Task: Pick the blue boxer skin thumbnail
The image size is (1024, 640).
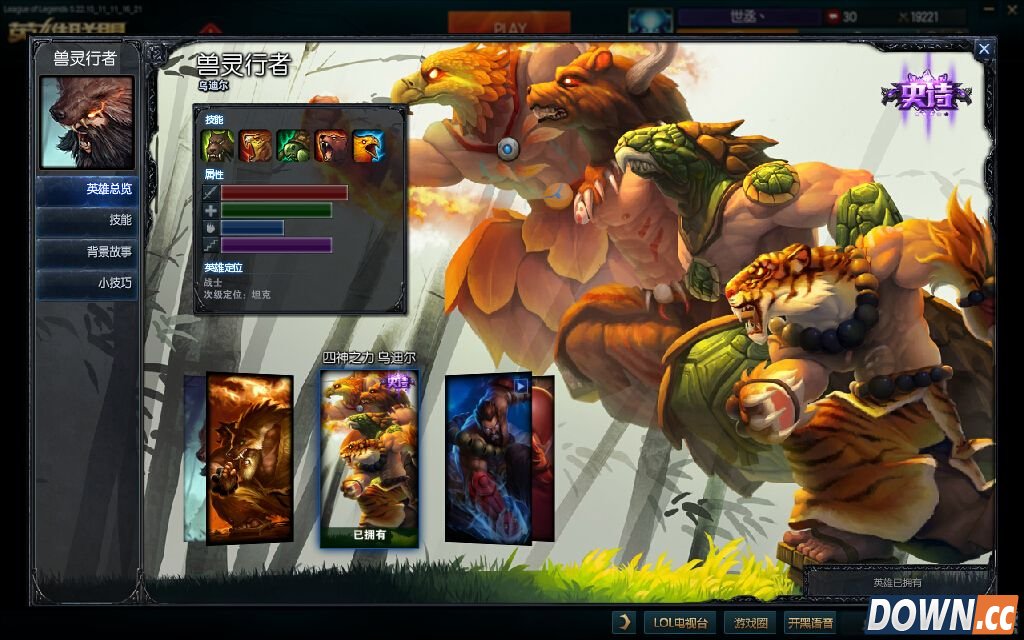Action: click(488, 457)
